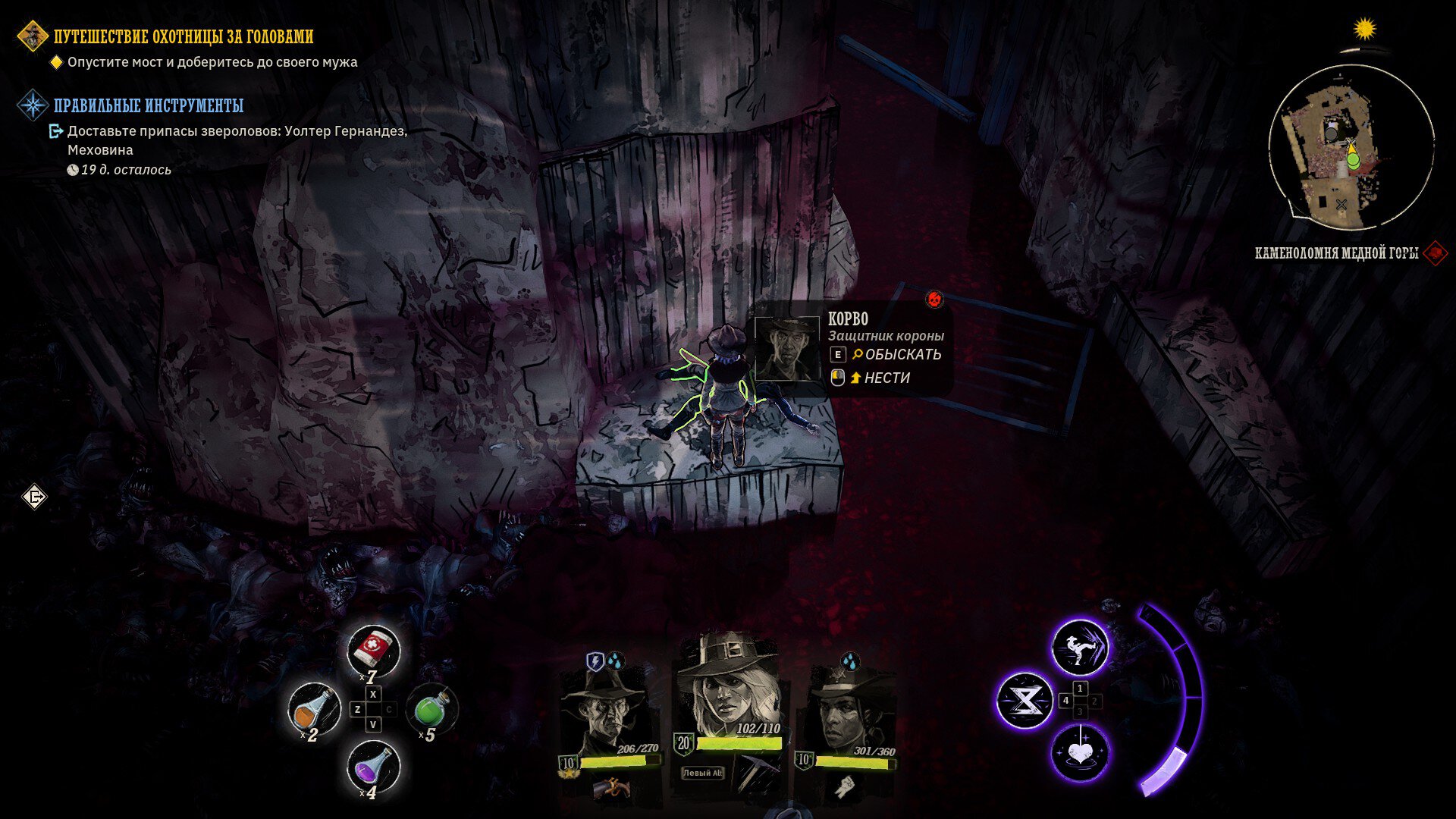Screen dimensions: 1456x819
Task: Choose the 'Обыскать' search option
Action: coord(902,354)
